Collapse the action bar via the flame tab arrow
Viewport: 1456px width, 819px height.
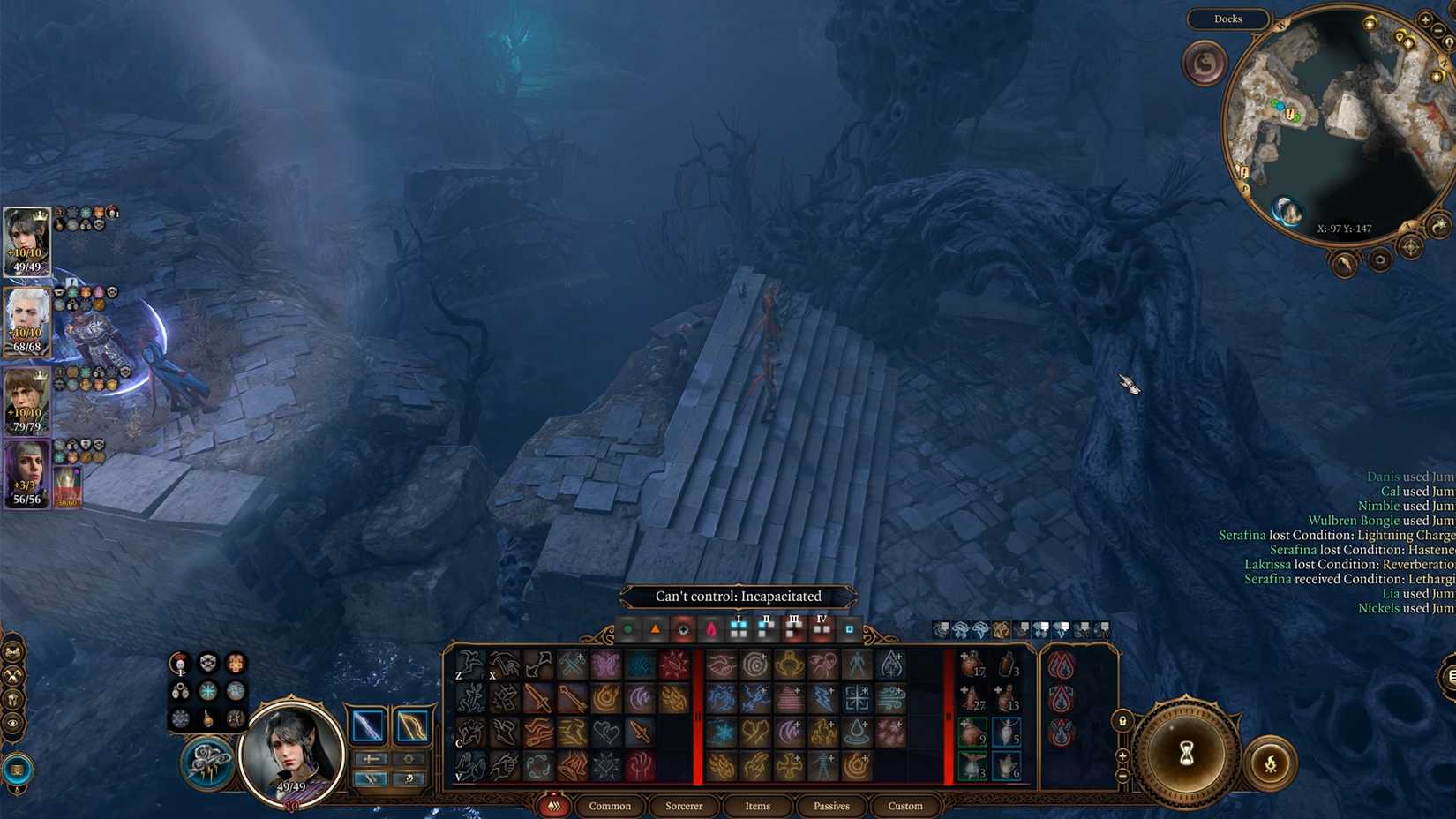pos(553,806)
